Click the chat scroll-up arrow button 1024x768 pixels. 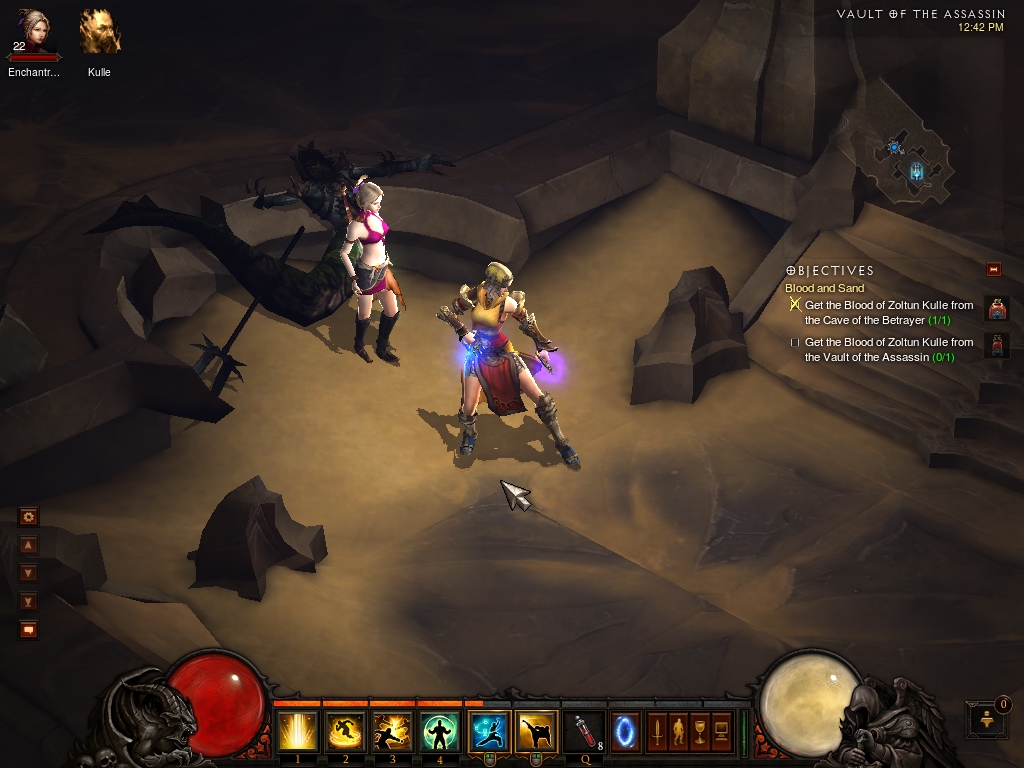click(29, 545)
